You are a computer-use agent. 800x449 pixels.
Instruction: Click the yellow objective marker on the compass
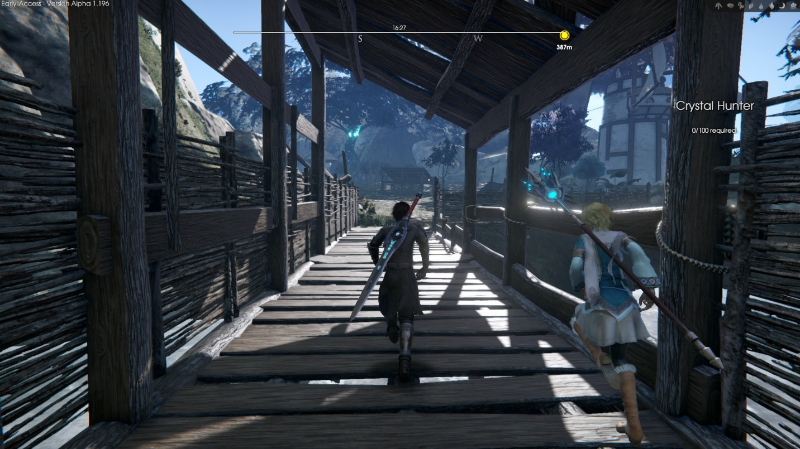click(x=564, y=34)
